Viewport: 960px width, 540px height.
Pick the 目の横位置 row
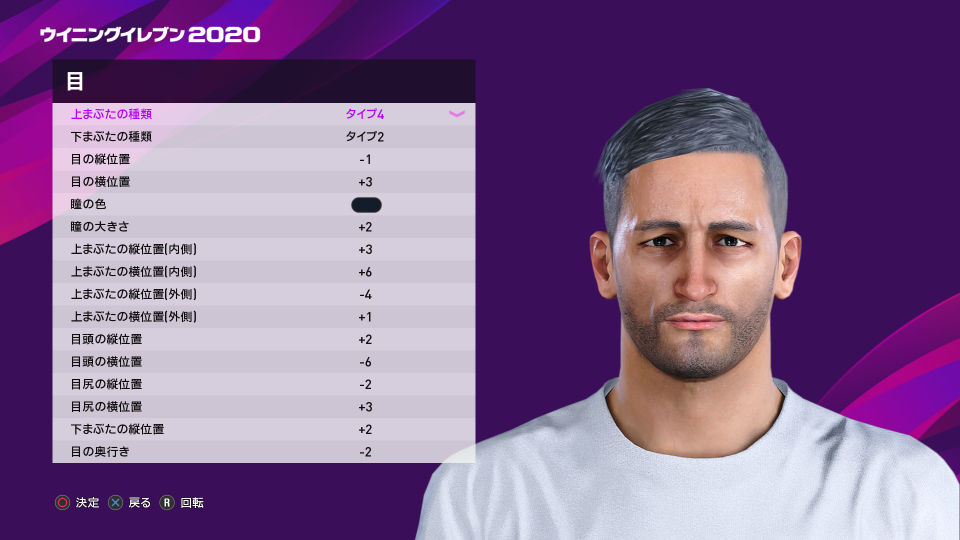[x=263, y=182]
